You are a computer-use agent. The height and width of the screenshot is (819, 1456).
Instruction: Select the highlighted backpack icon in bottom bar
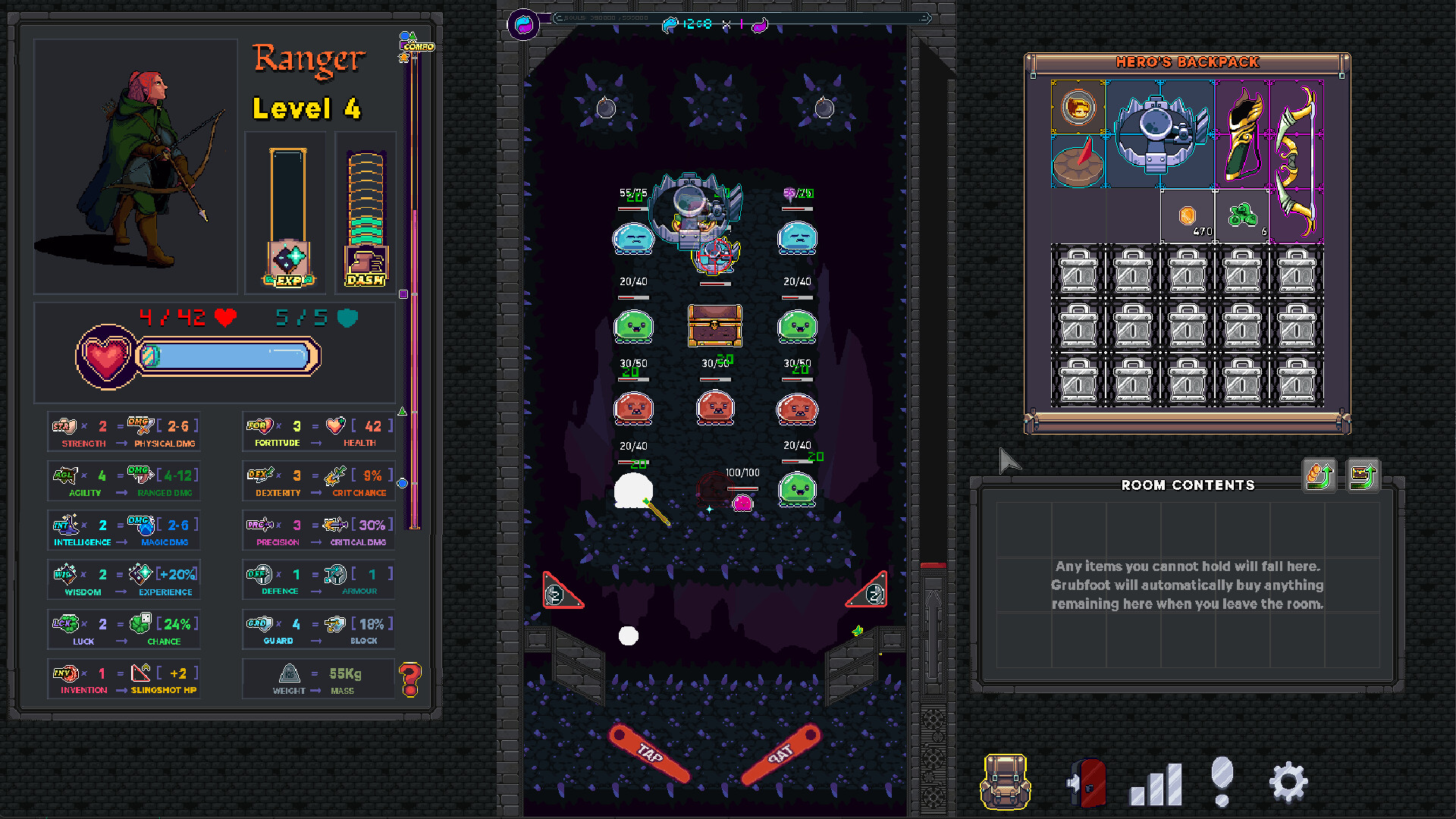click(1005, 781)
